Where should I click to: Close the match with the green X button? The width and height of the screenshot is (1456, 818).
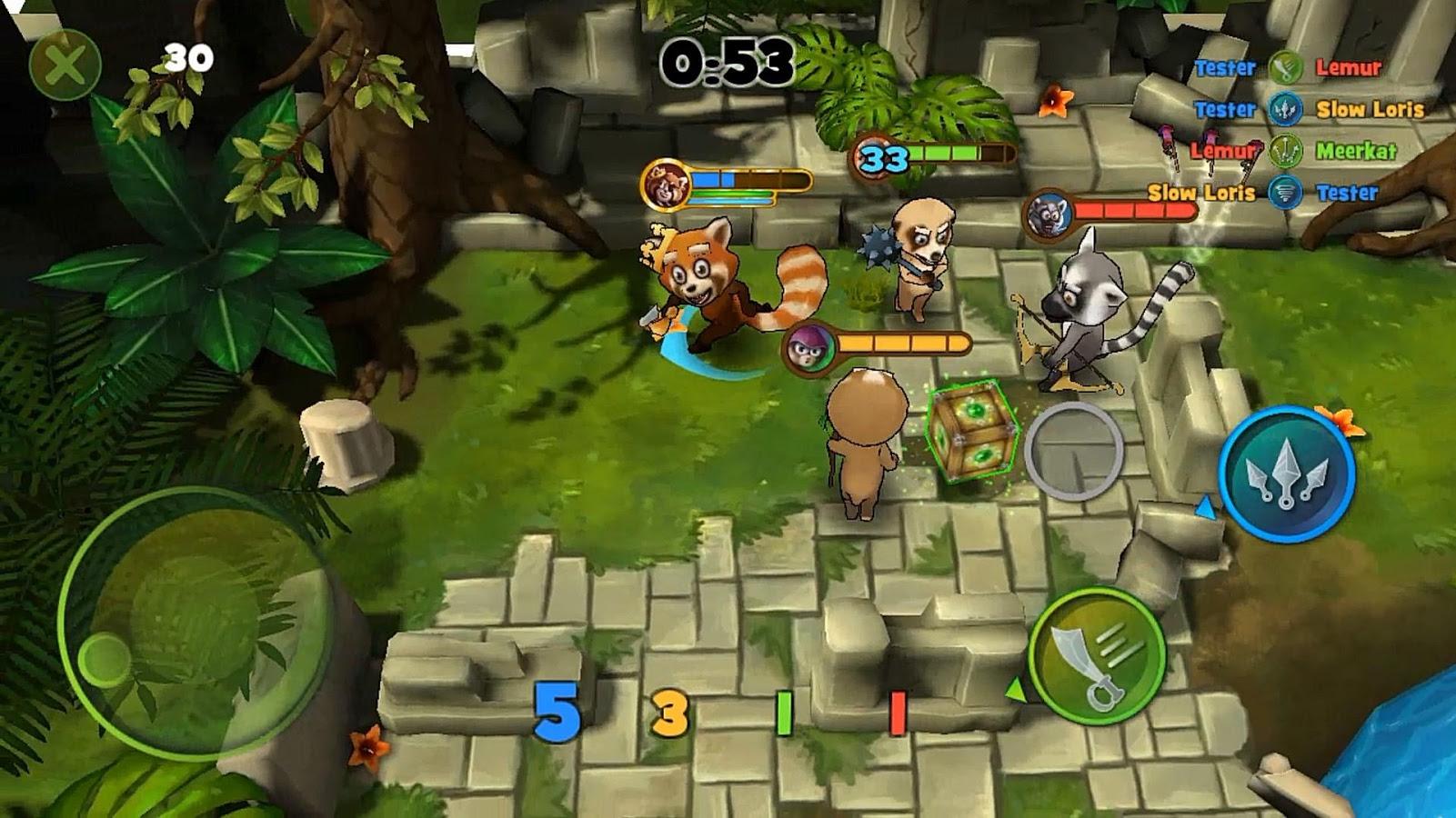pos(65,65)
